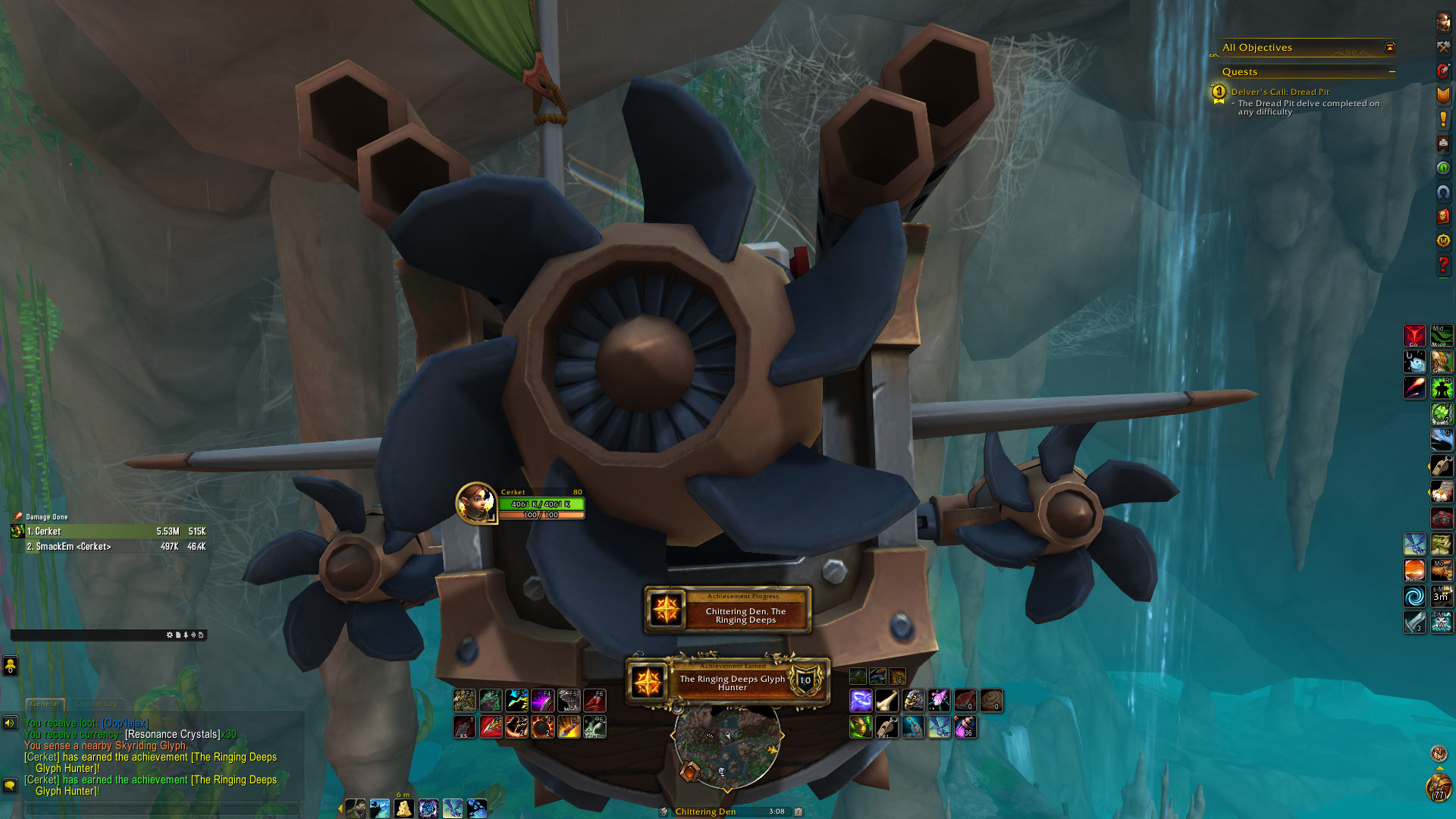Open the professions crossed-hammers micro button
The width and height of the screenshot is (1456, 819).
(1443, 47)
